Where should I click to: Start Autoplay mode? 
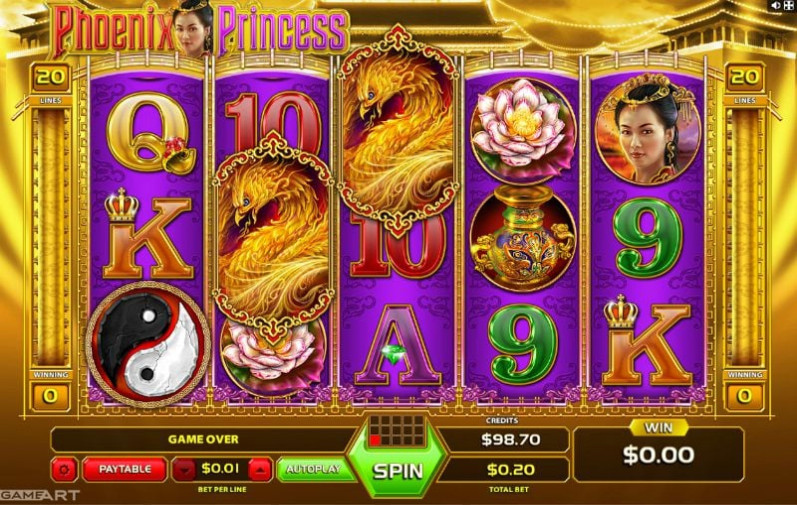[x=313, y=469]
